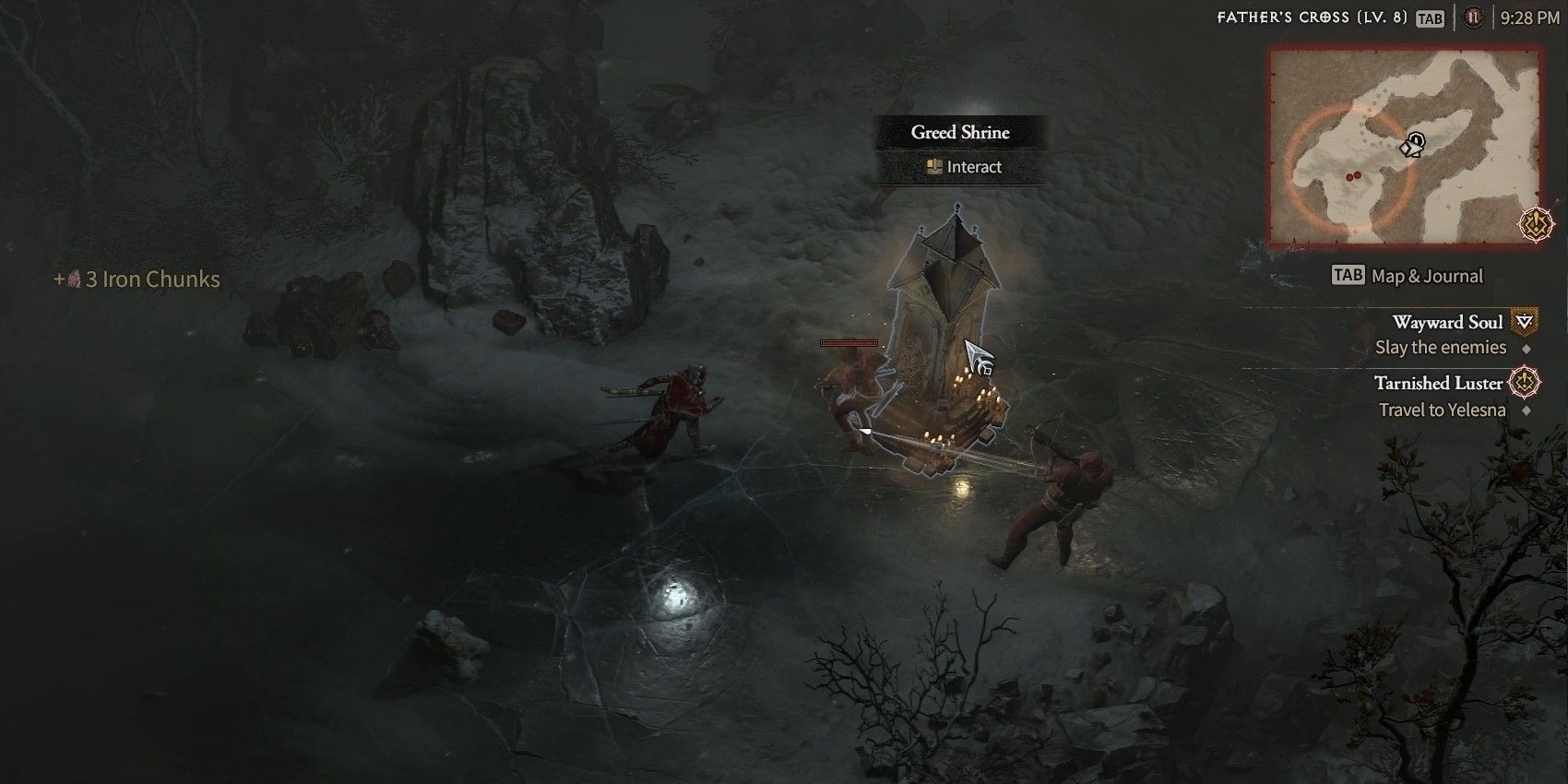Select the Greed Shrine title banner
1568x784 pixels.
pos(960,132)
